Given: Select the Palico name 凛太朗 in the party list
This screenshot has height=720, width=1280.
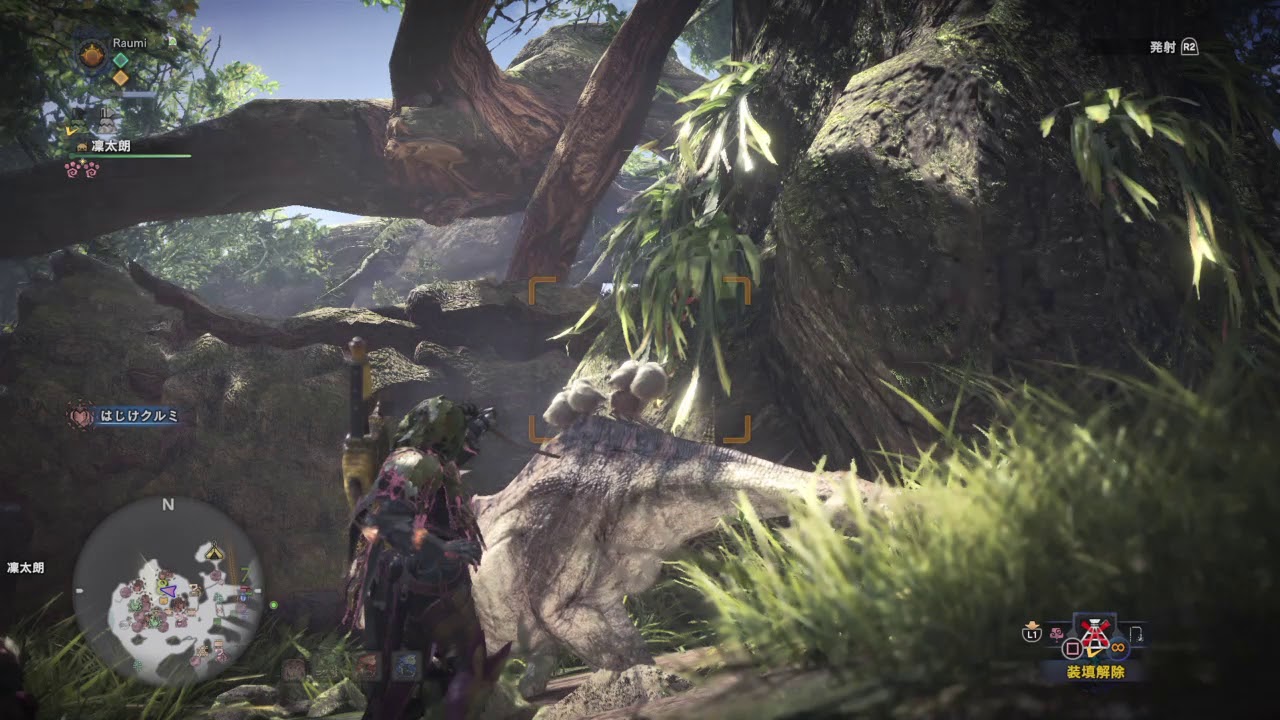Looking at the screenshot, I should coord(110,146).
